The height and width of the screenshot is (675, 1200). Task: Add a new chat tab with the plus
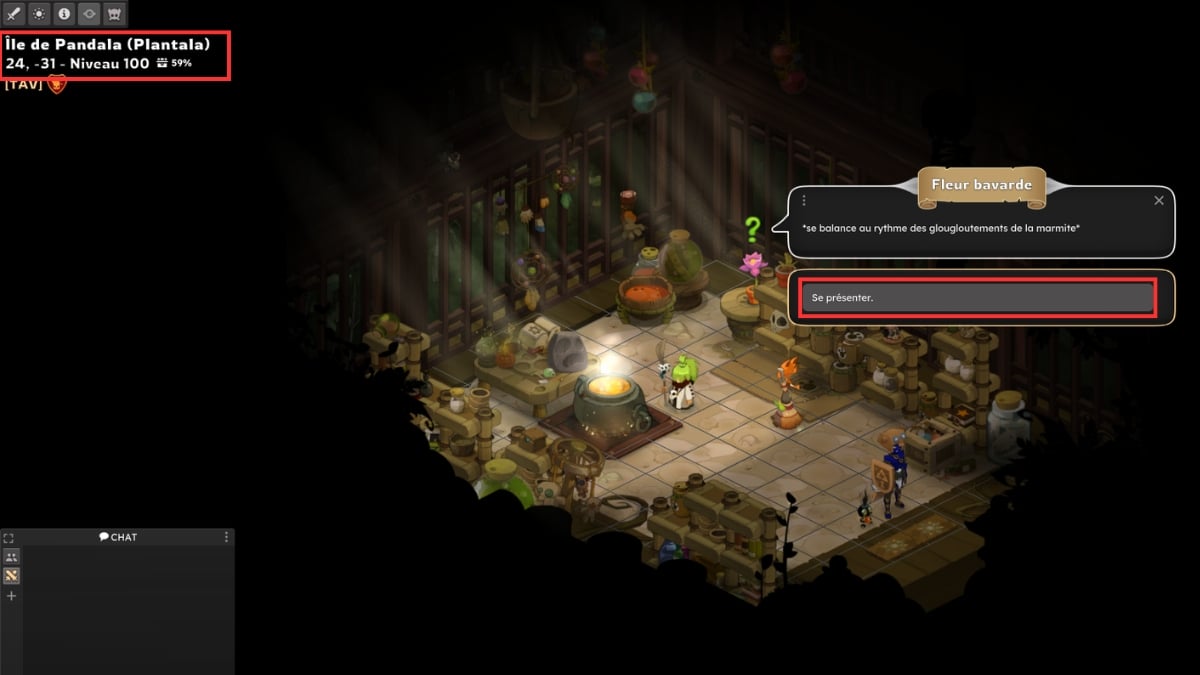tap(11, 596)
